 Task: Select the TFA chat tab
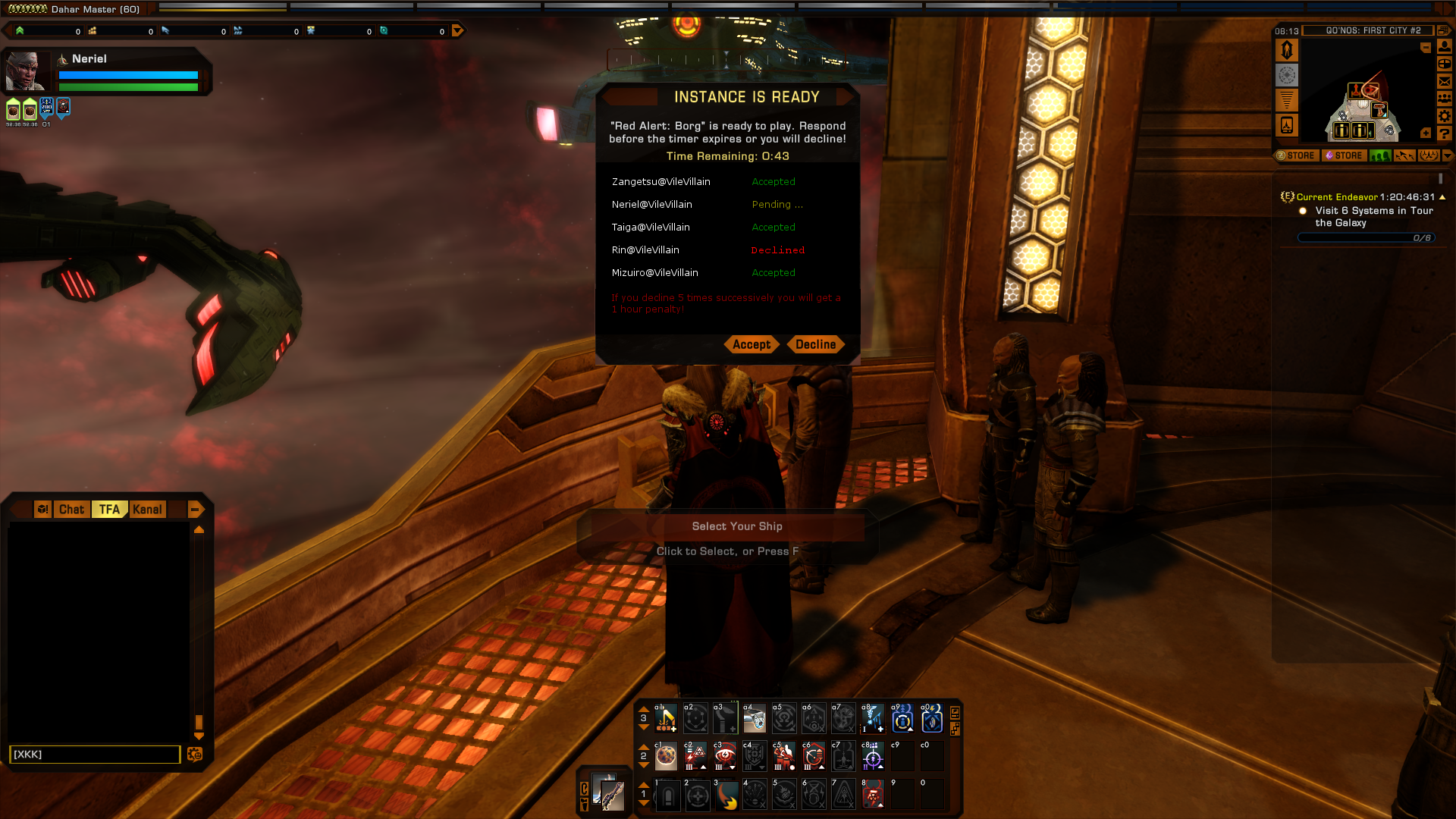point(109,510)
